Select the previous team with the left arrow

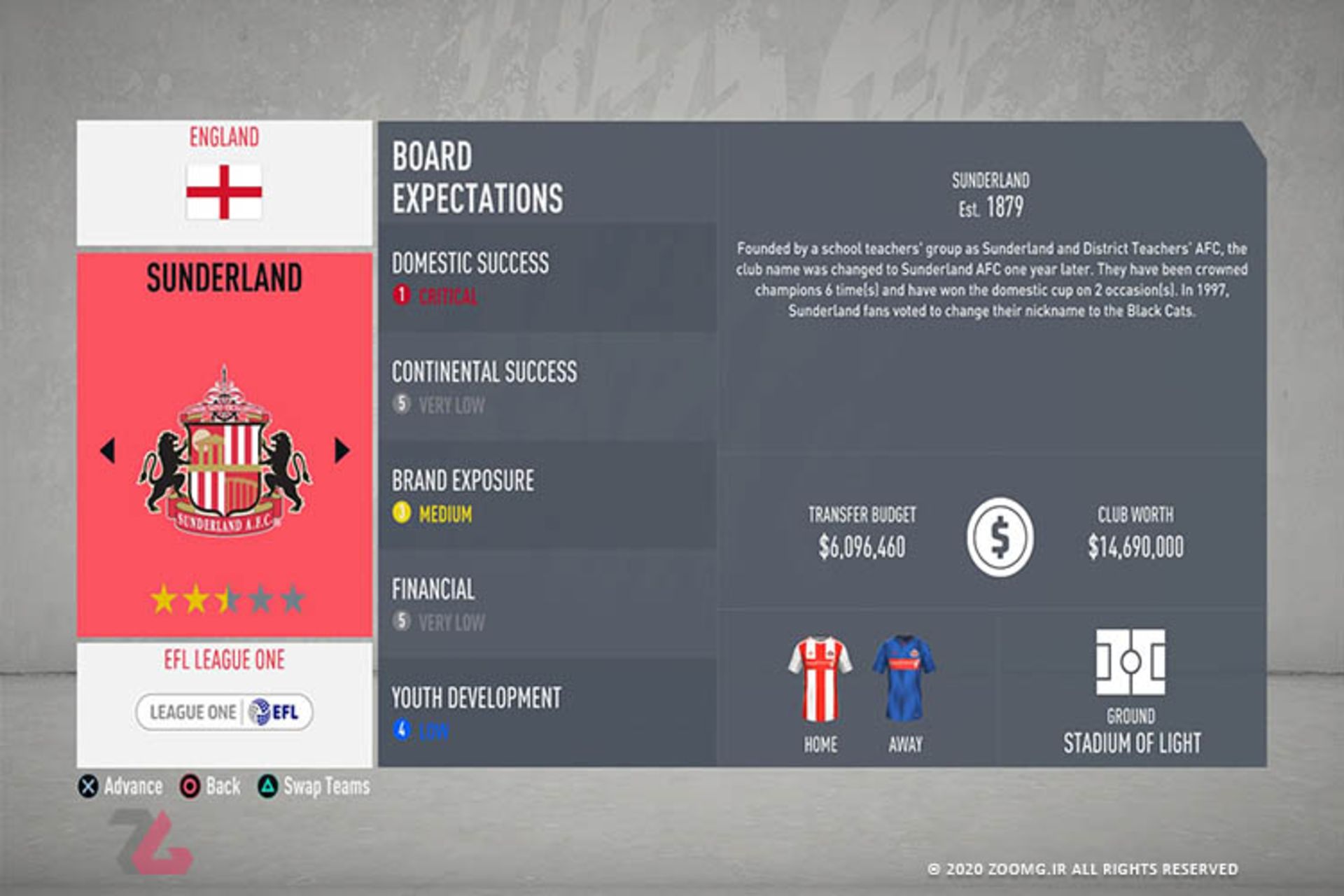[108, 450]
